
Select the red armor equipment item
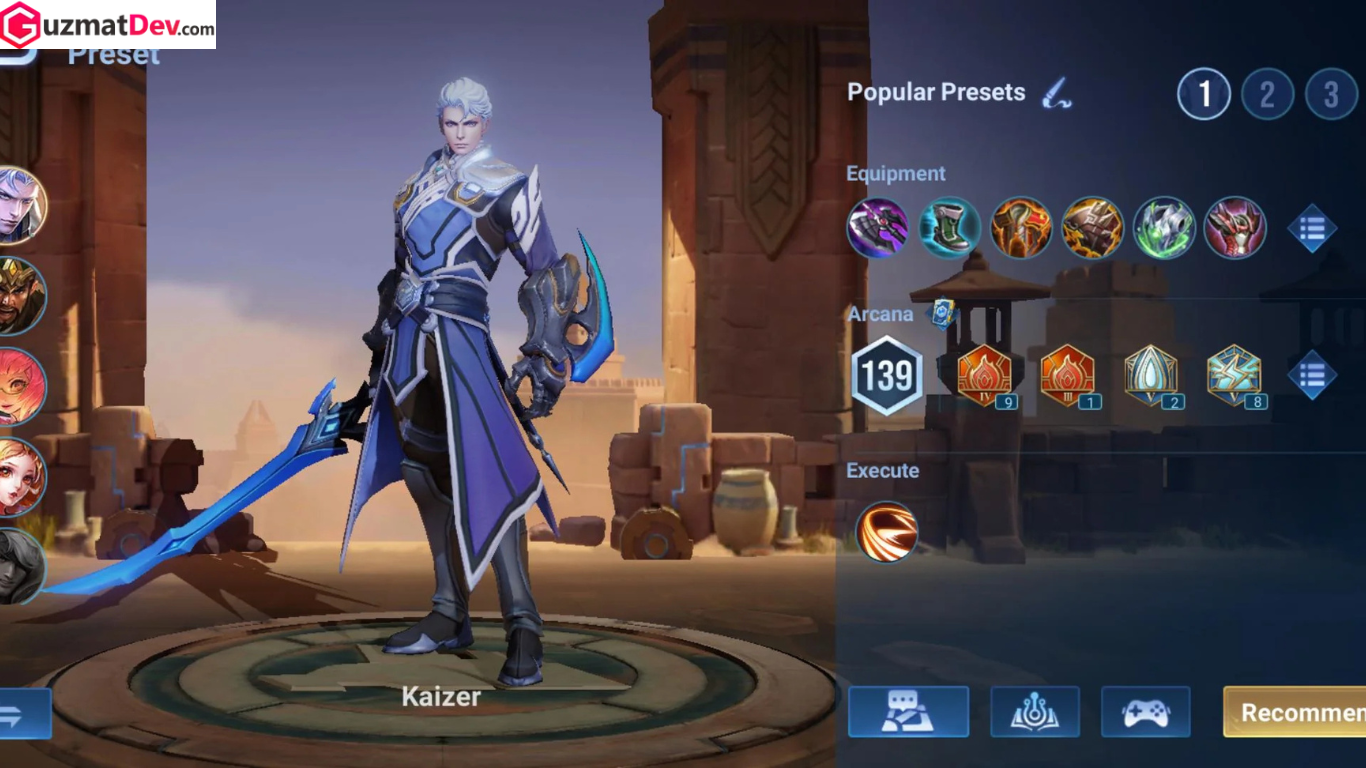(1235, 228)
